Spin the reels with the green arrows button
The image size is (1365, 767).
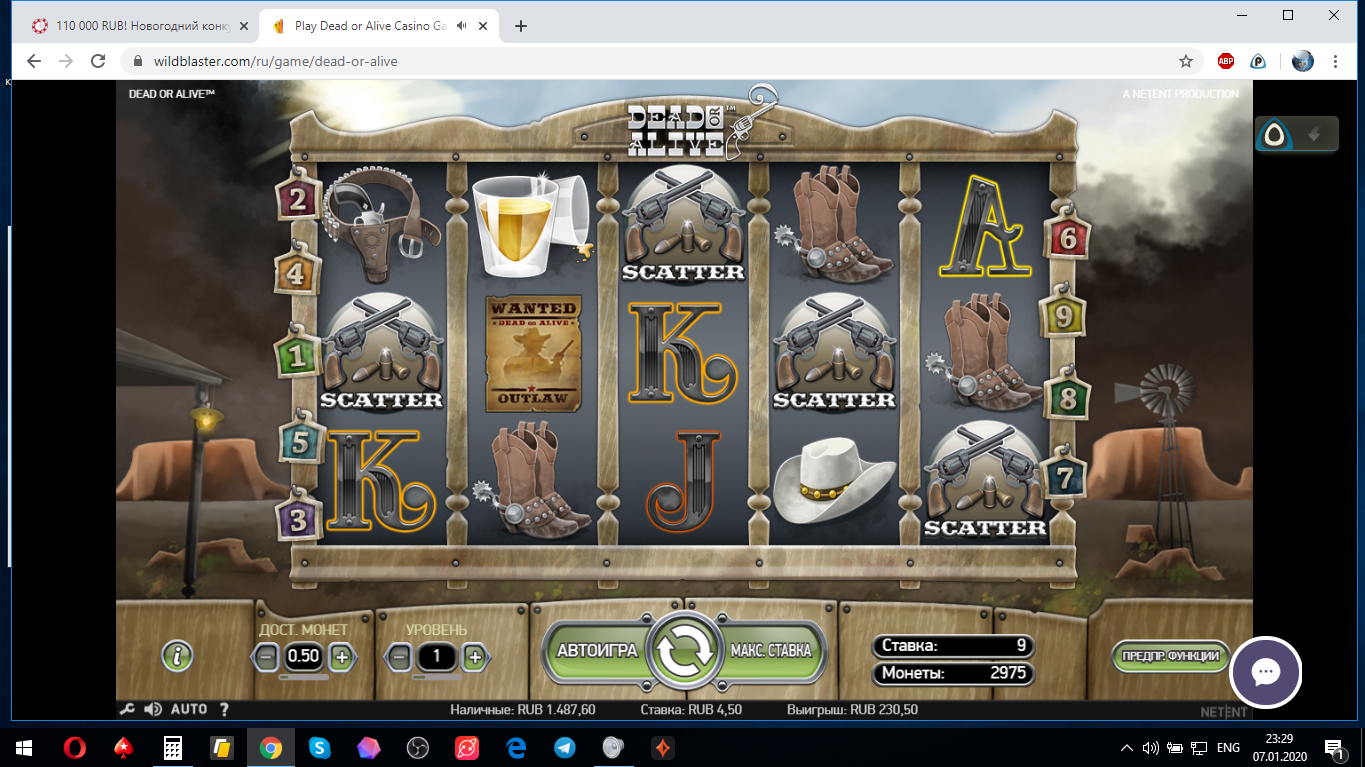tap(683, 651)
